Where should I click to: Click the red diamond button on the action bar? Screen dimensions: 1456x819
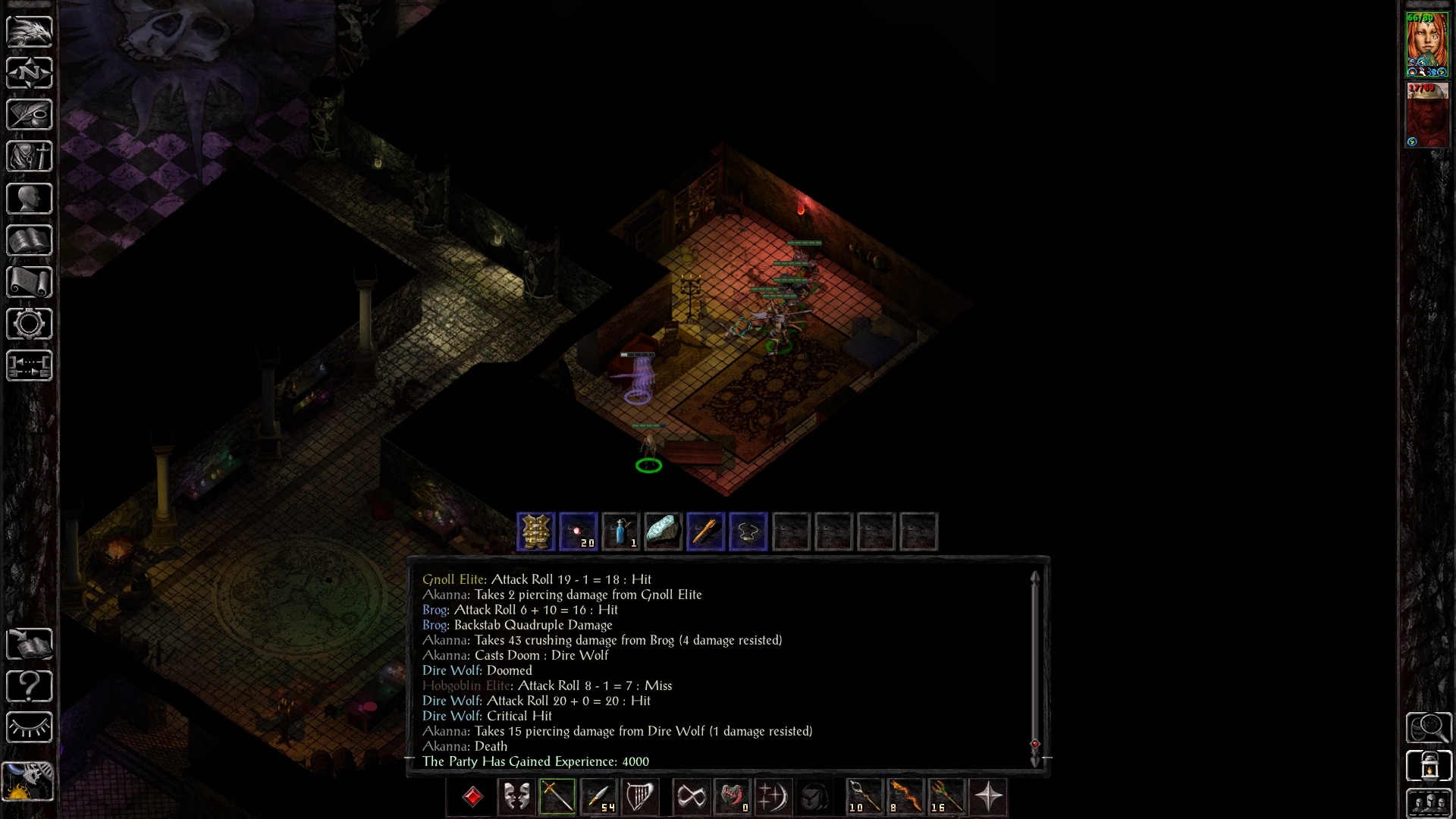click(x=473, y=797)
